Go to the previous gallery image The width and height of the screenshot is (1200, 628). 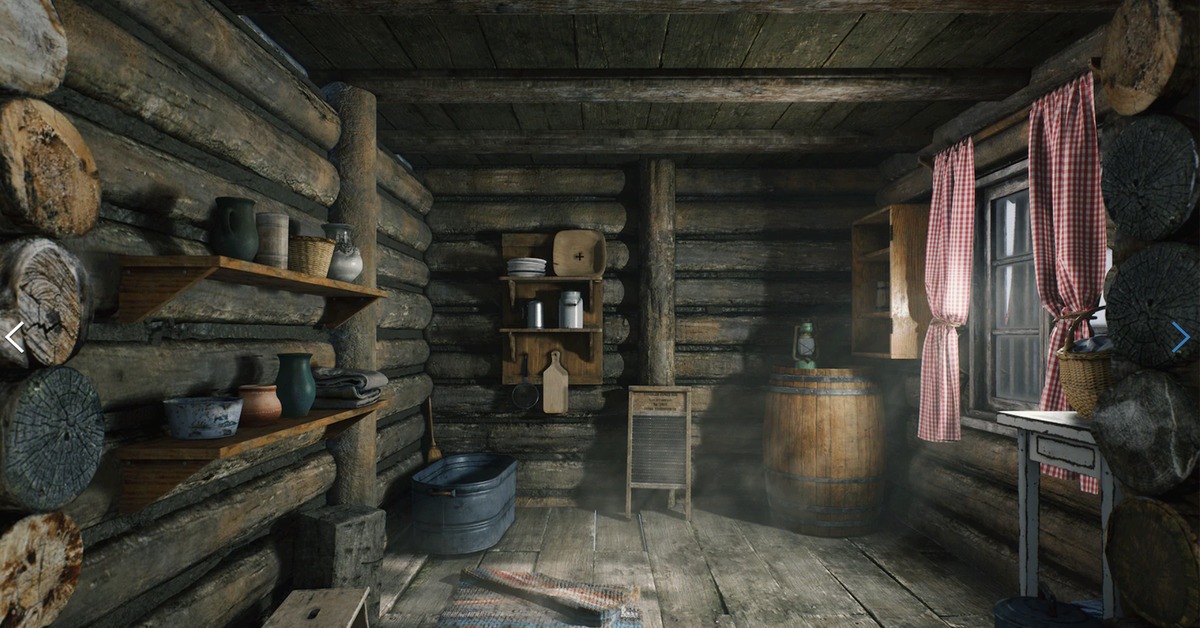(14, 337)
